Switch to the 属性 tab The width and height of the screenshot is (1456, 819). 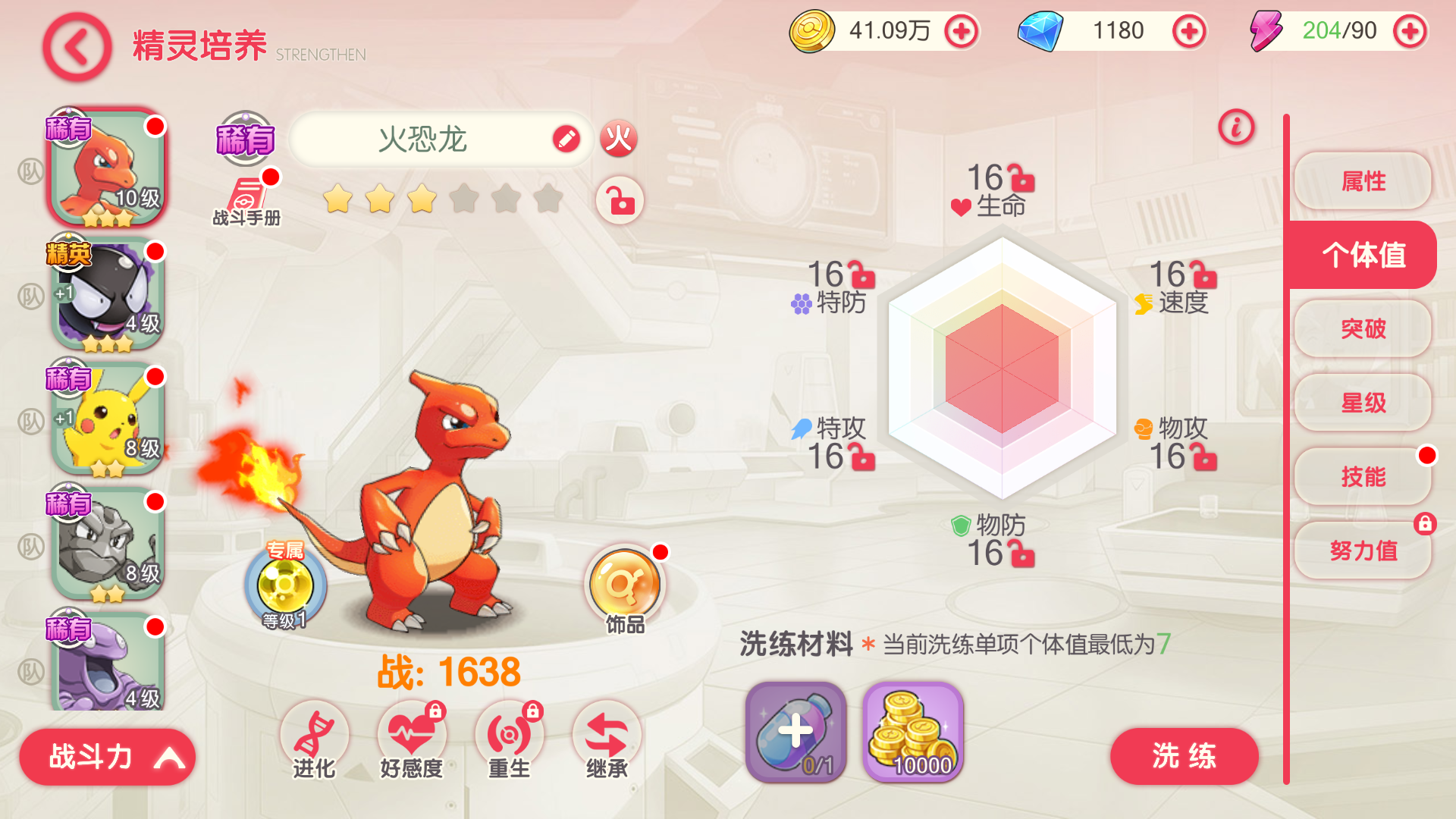[x=1363, y=181]
